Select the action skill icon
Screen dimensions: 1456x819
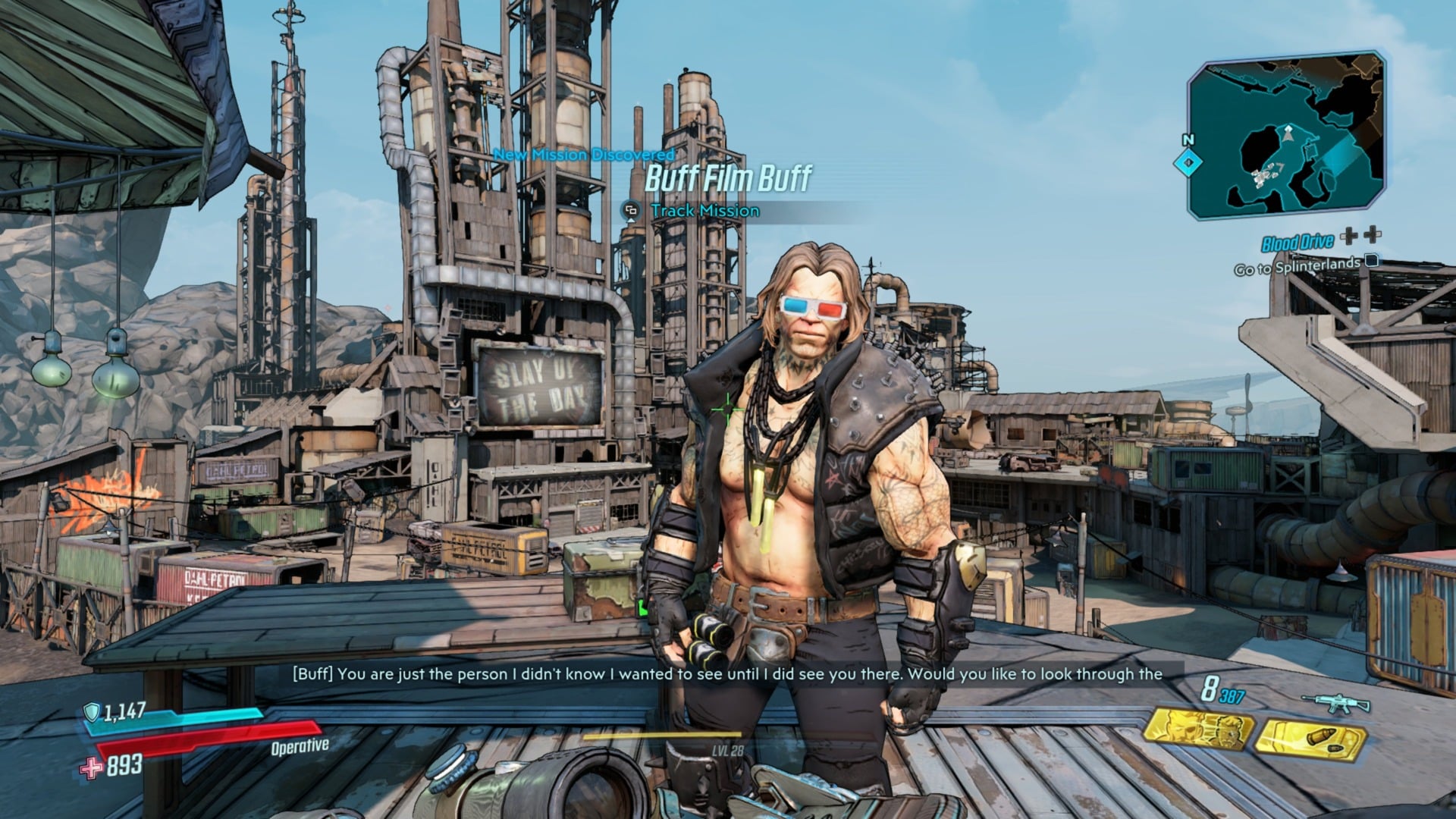pos(1196,731)
